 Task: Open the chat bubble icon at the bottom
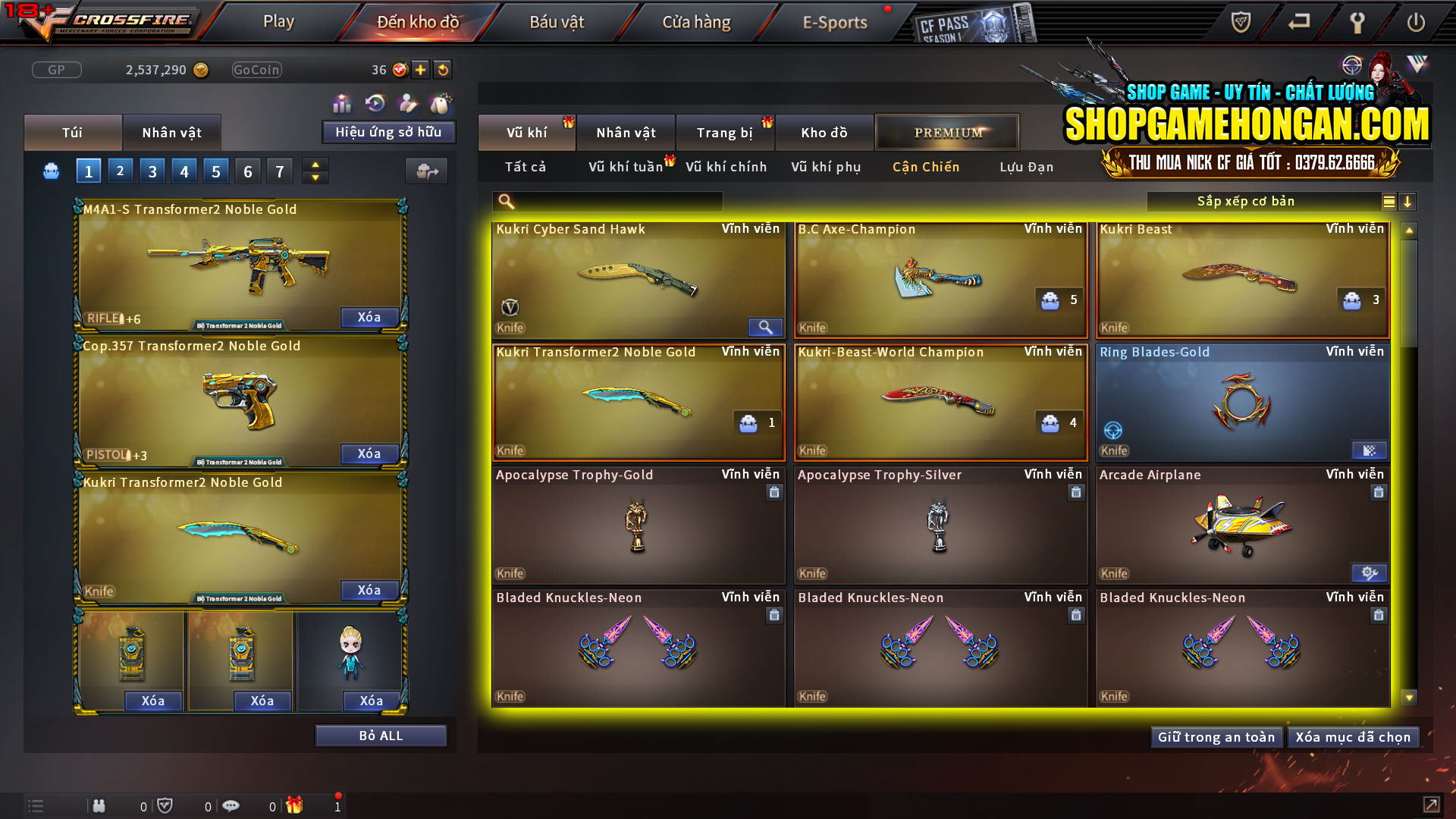231,805
